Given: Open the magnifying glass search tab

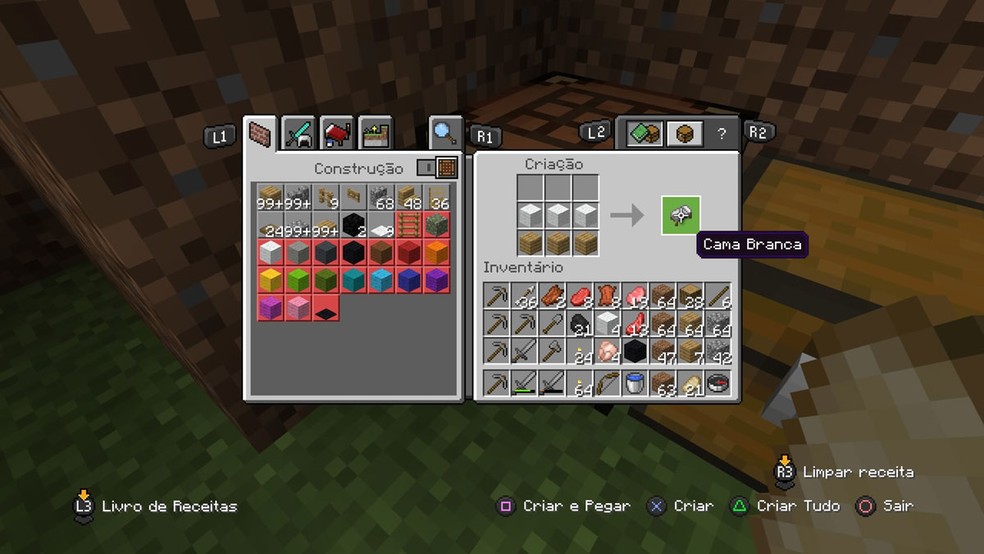Looking at the screenshot, I should pyautogui.click(x=445, y=133).
